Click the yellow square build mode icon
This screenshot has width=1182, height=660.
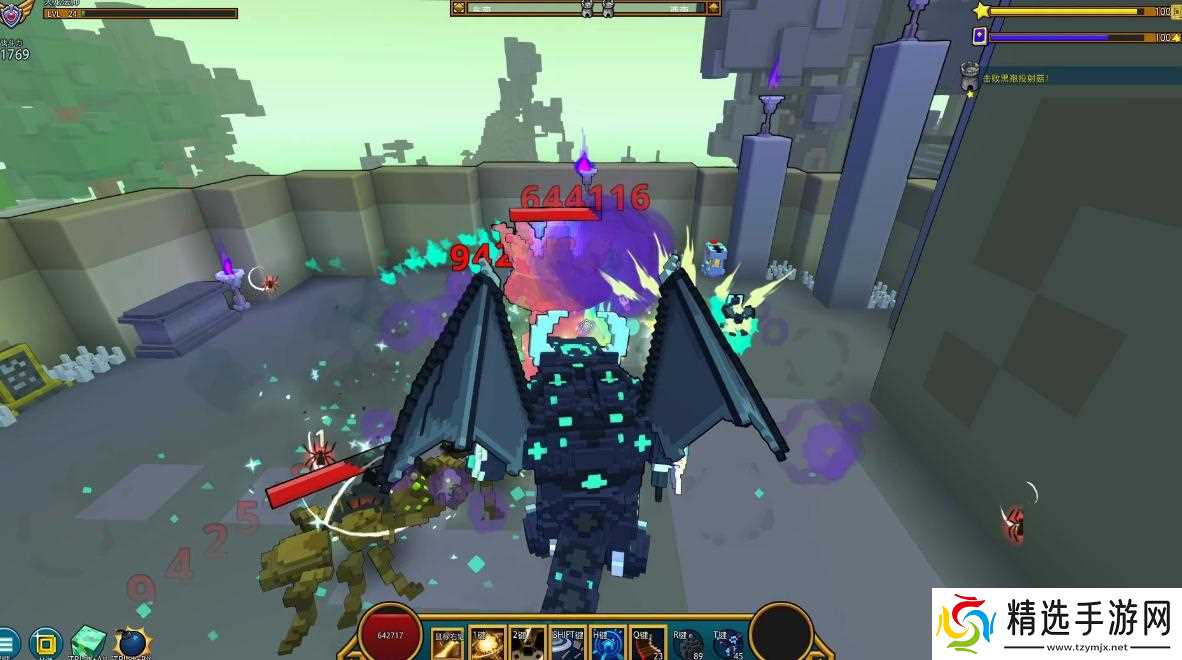click(x=45, y=642)
